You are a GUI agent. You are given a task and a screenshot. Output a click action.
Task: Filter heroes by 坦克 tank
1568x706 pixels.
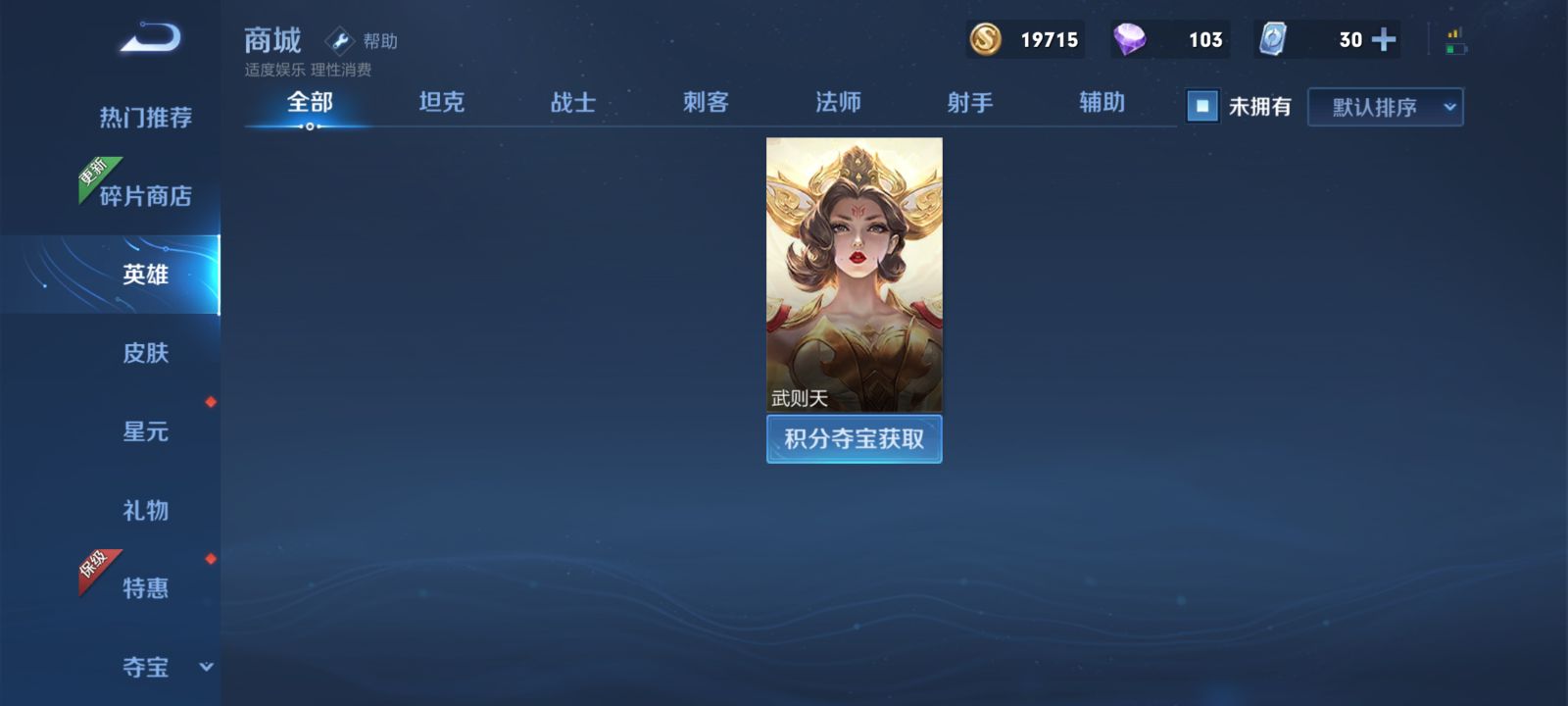[x=441, y=102]
